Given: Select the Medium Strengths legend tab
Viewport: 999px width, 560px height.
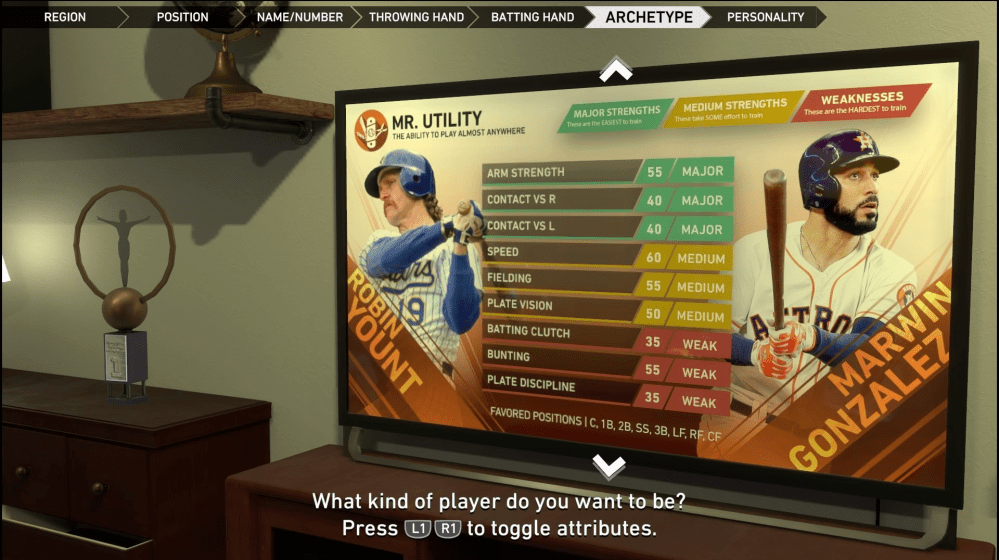Looking at the screenshot, I should click(x=734, y=109).
